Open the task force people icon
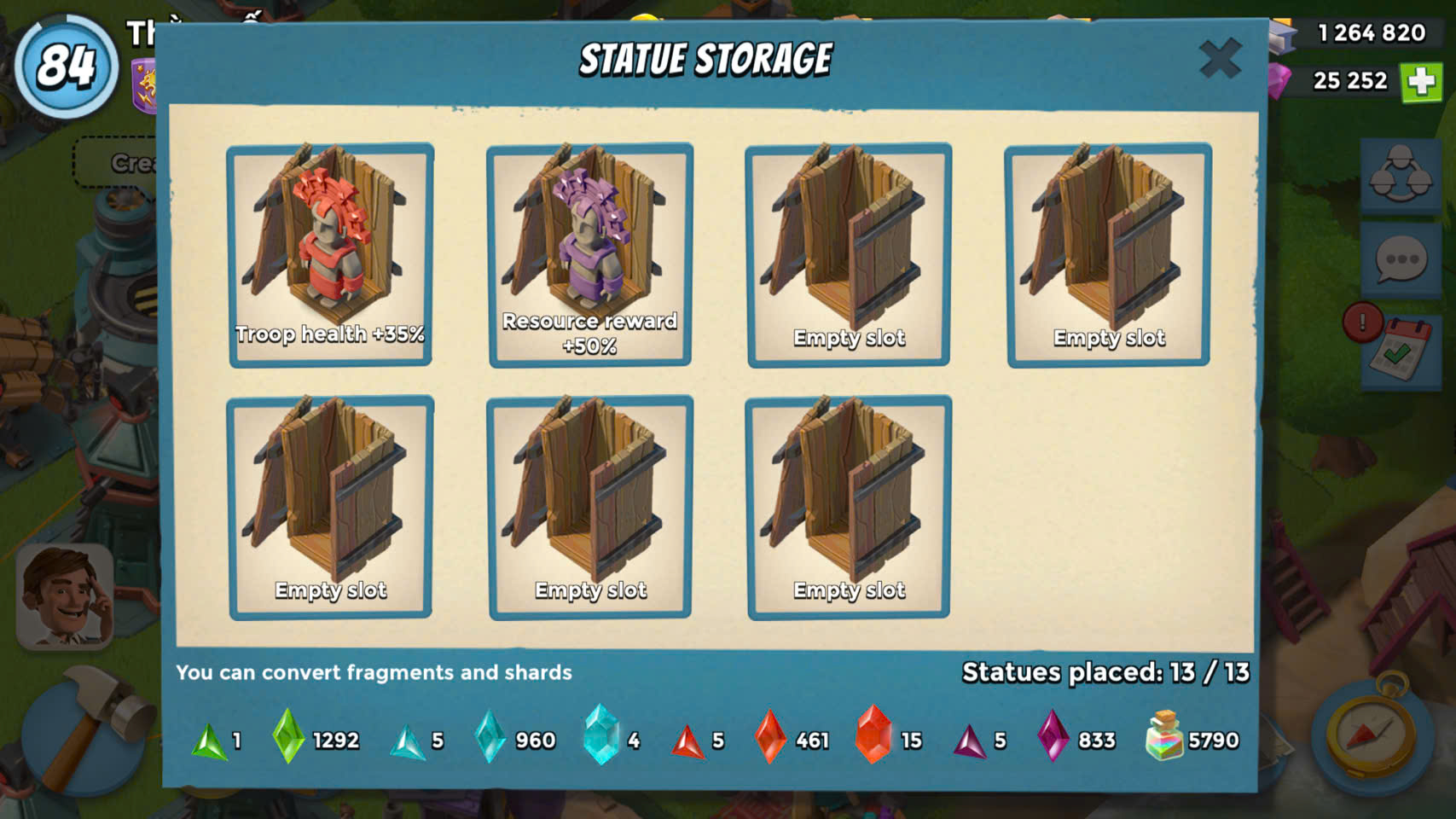The height and width of the screenshot is (819, 1456). coord(1401,174)
